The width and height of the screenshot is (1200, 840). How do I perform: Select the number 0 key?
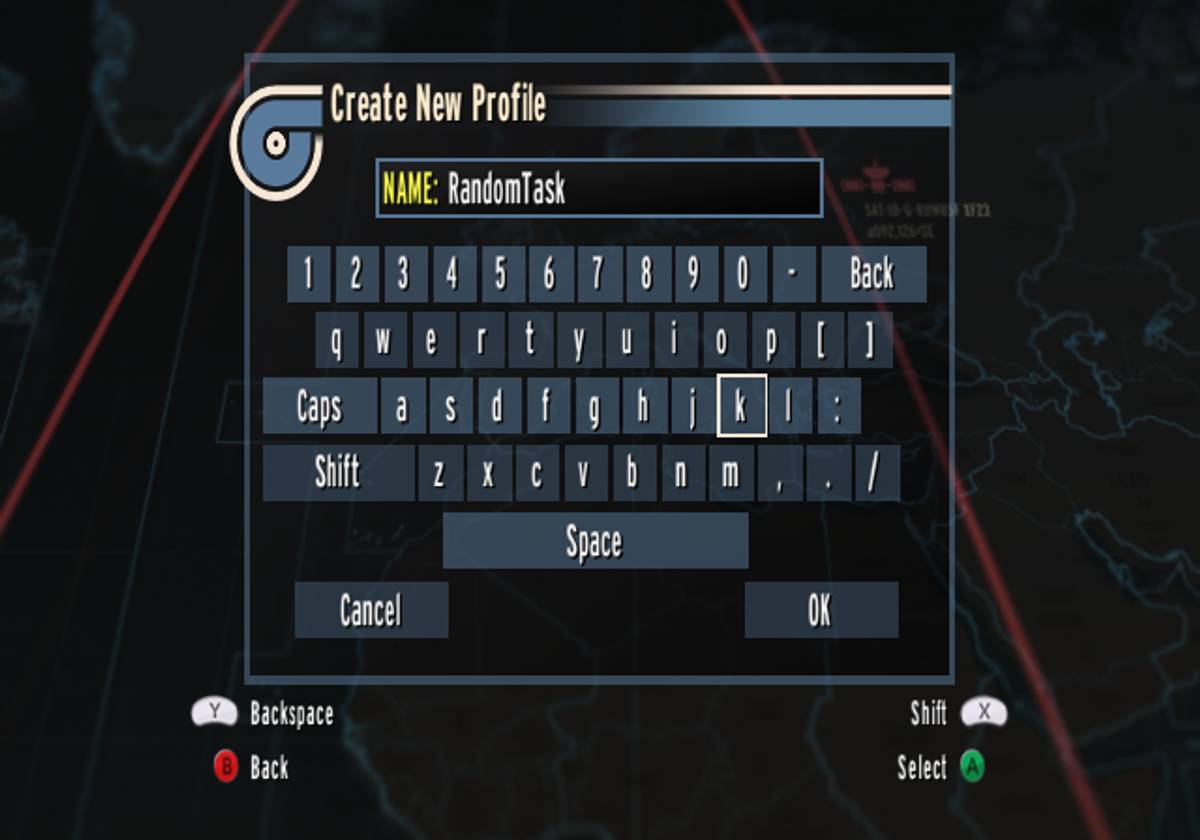(x=743, y=274)
